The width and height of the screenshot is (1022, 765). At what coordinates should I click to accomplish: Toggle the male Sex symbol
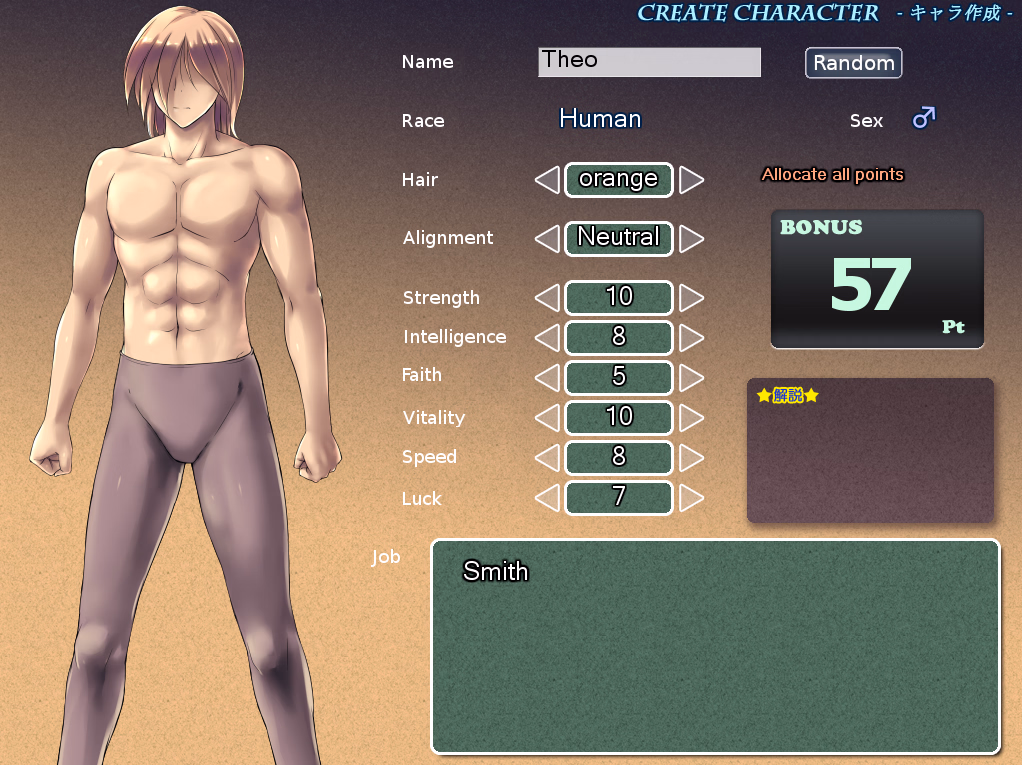pos(923,119)
